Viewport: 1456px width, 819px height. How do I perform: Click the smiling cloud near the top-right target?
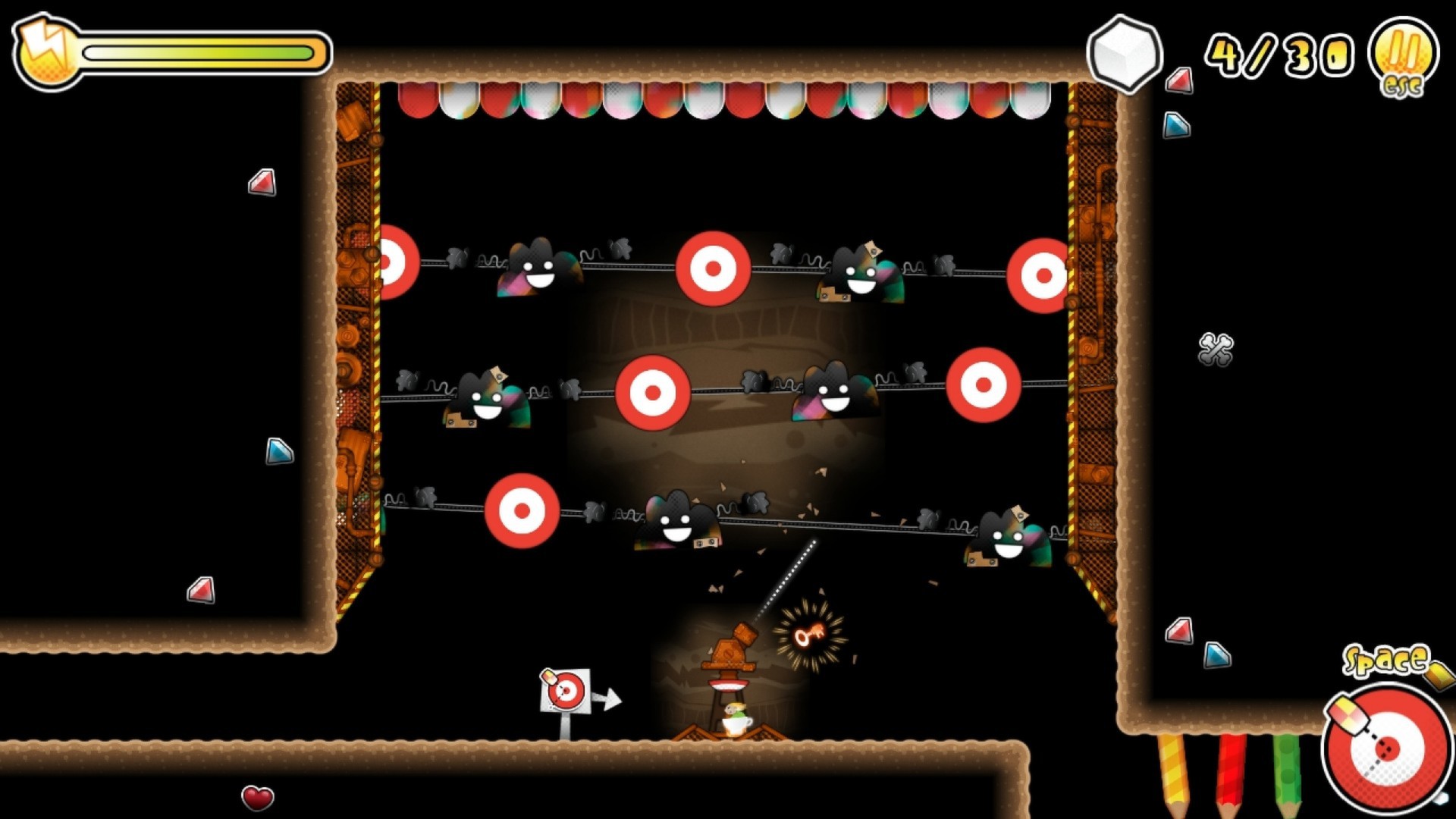pyautogui.click(x=861, y=273)
